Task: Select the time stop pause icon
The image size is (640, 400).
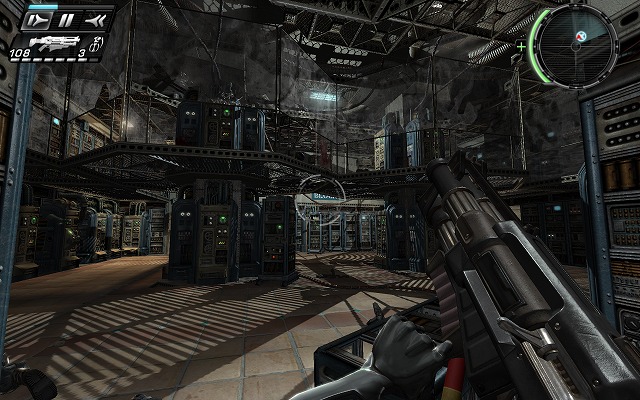Action: pos(66,19)
